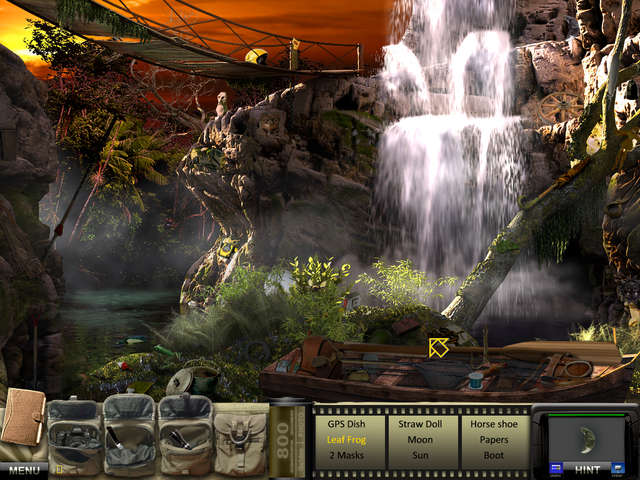The height and width of the screenshot is (480, 640).
Task: Select 'Straw Doll' in the item list
Action: (x=421, y=423)
